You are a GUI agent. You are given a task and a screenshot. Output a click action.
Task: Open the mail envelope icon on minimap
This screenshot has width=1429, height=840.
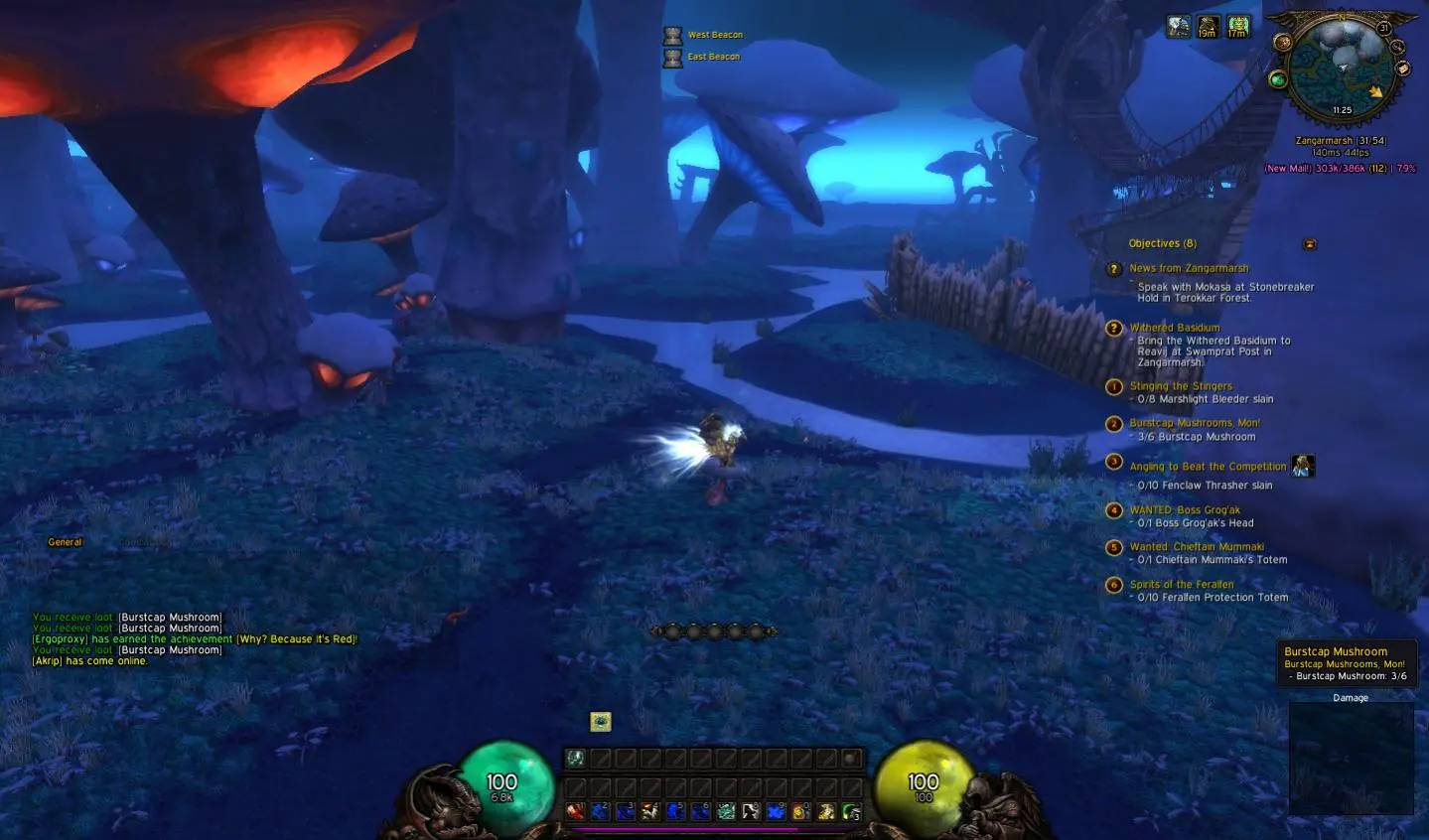point(1403,69)
